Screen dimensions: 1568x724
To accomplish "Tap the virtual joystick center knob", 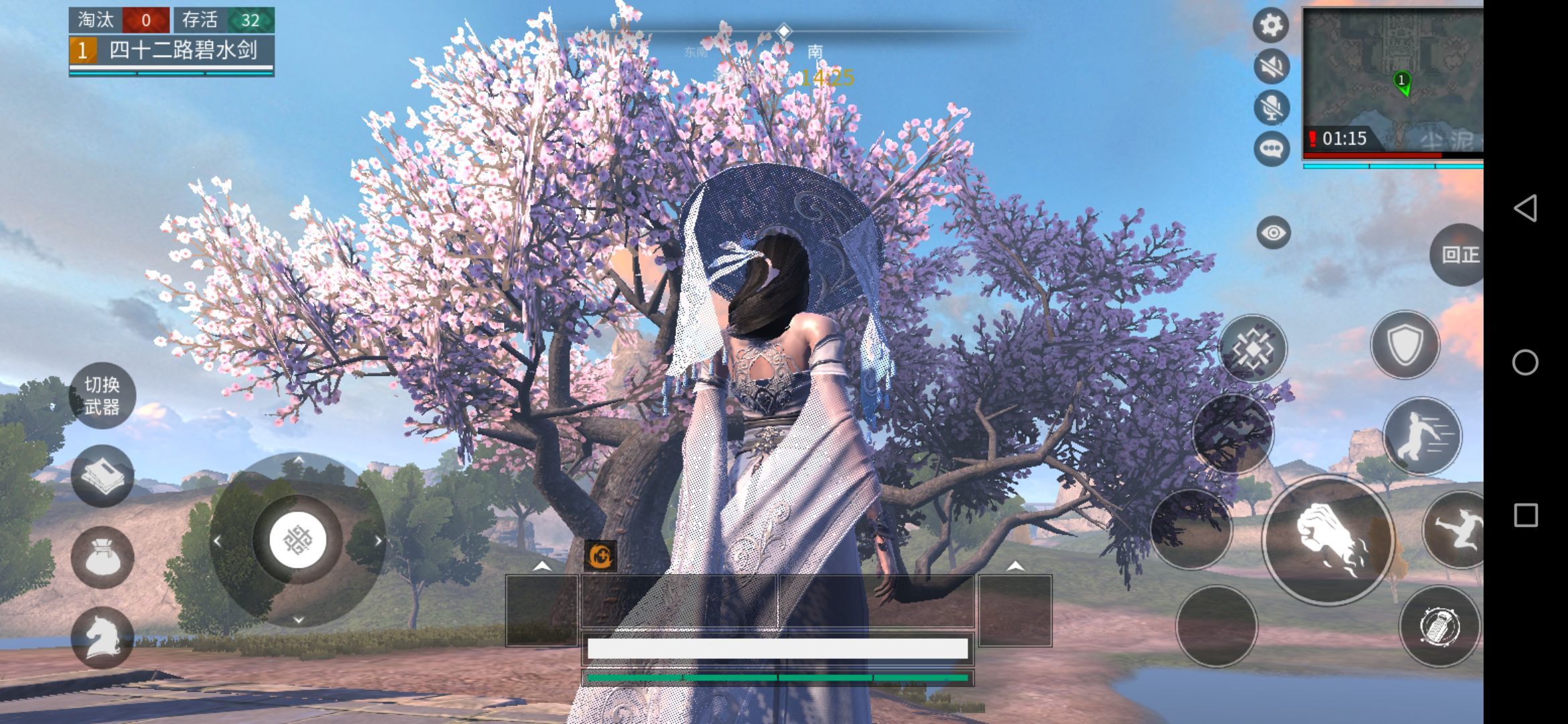I will point(298,540).
